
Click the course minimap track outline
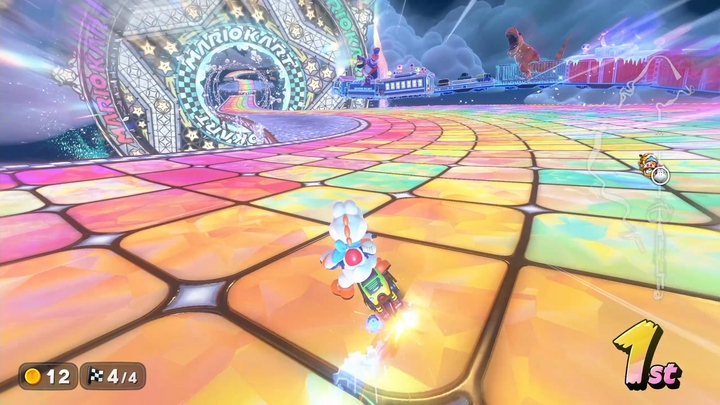656,230
